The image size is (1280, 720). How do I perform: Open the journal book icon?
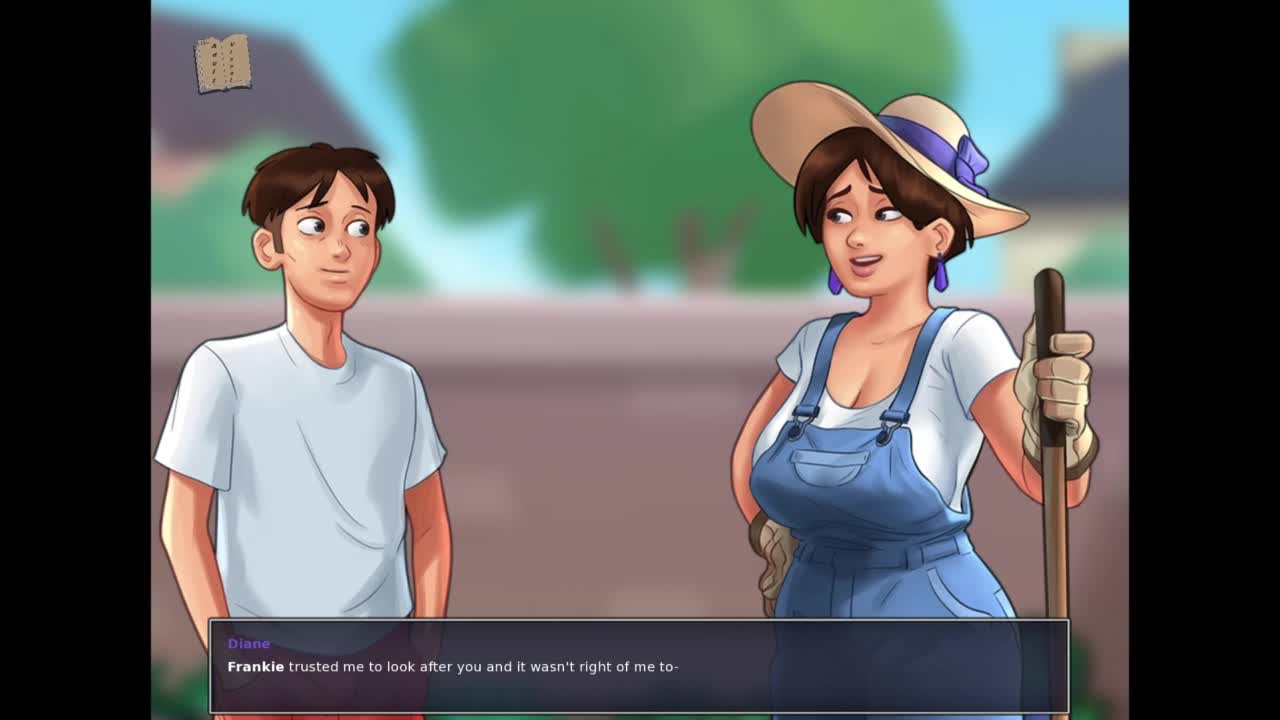click(x=222, y=63)
